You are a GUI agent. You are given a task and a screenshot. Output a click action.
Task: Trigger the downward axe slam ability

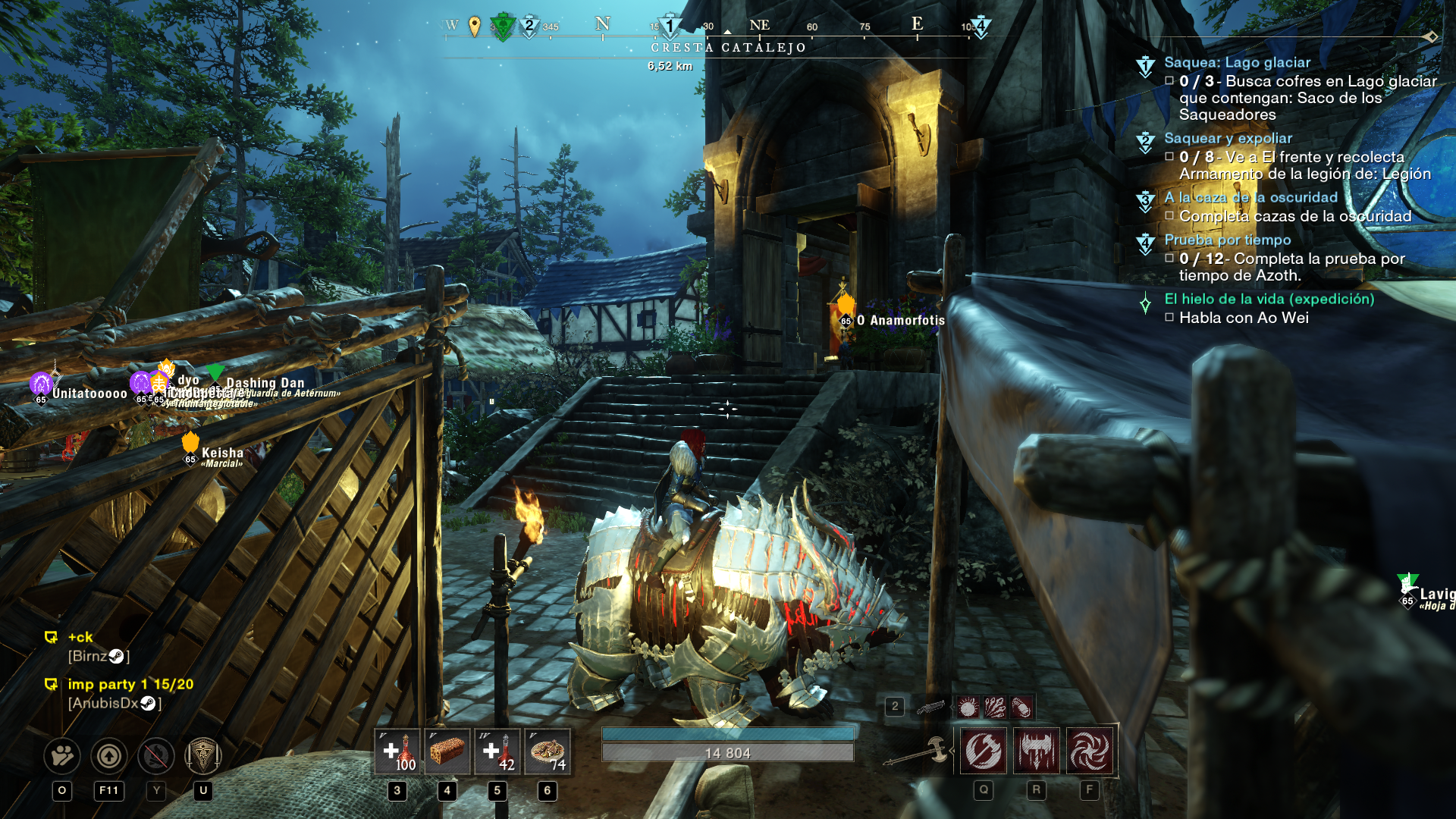(x=1037, y=752)
